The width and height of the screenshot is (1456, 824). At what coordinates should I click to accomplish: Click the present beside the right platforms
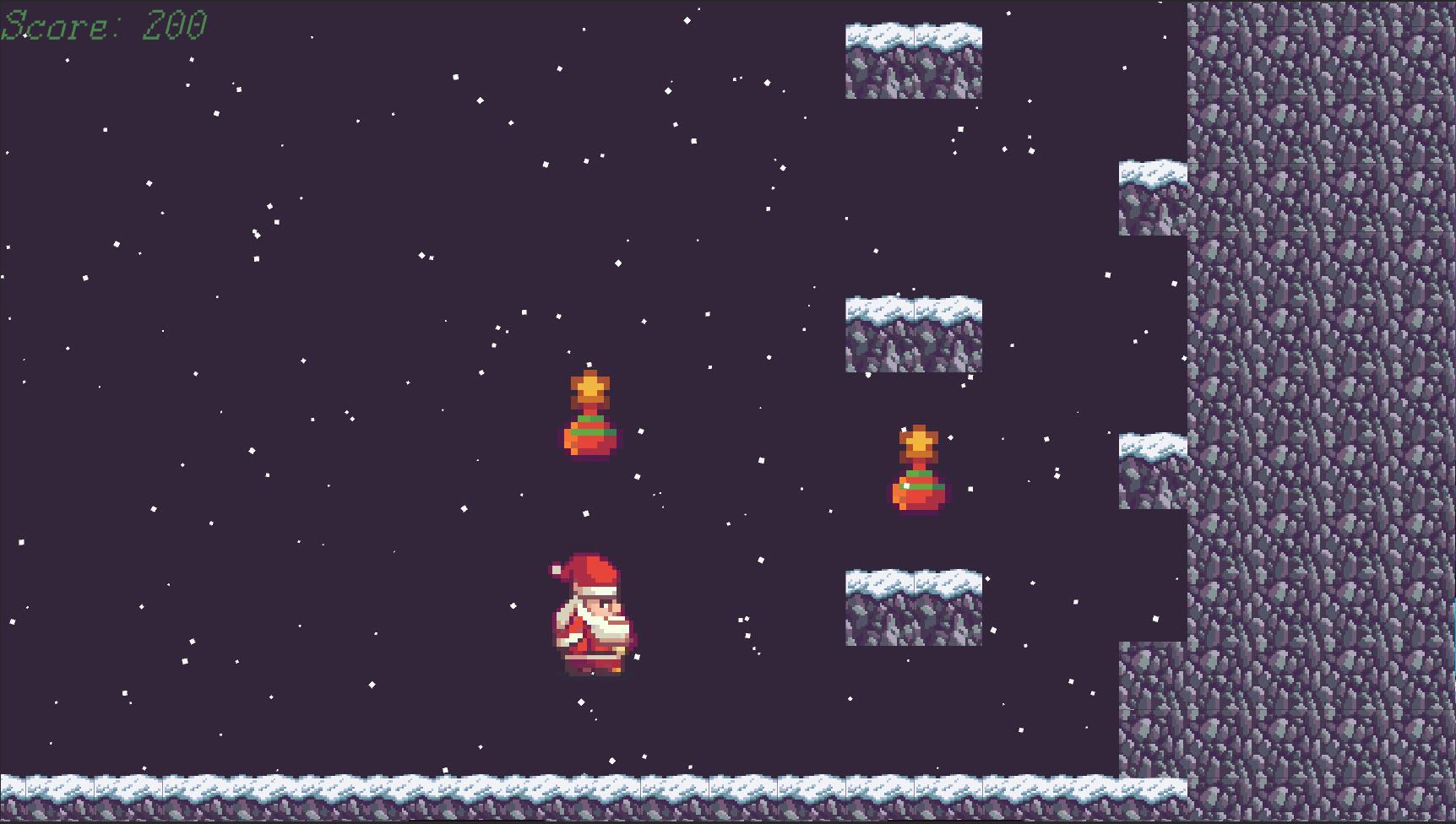919,473
